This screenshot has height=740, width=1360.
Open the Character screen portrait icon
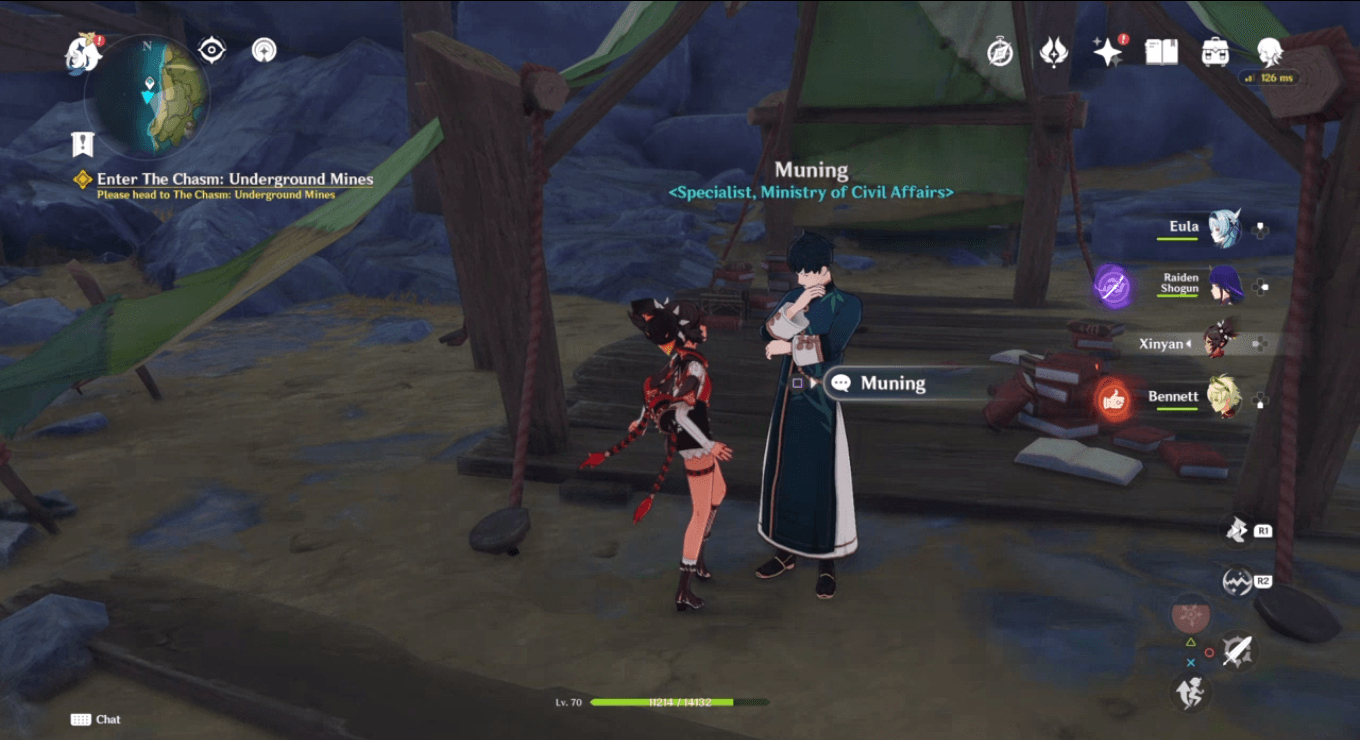[1268, 52]
